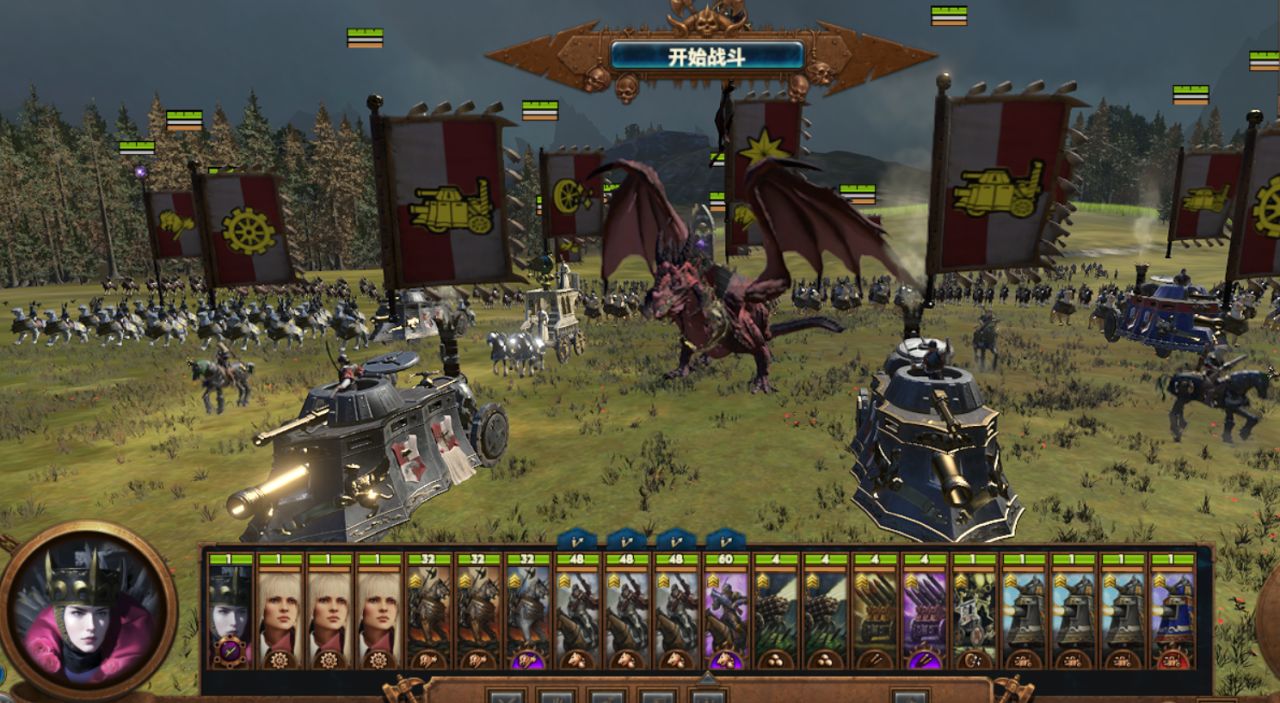Choose the rocket battery card with tan background
Screen dimensions: 1280x703
coord(874,610)
